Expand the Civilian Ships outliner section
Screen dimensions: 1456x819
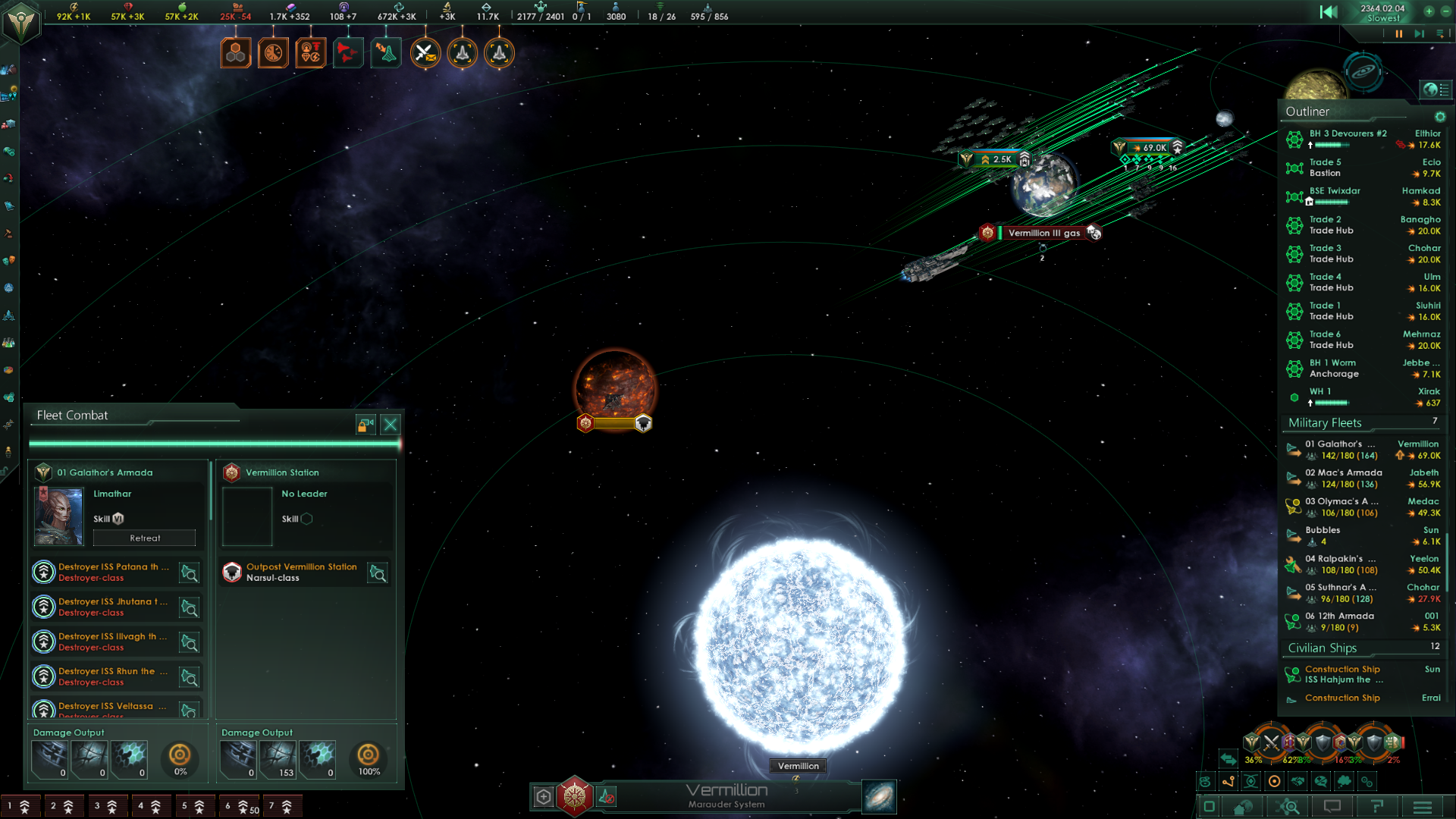point(1322,648)
